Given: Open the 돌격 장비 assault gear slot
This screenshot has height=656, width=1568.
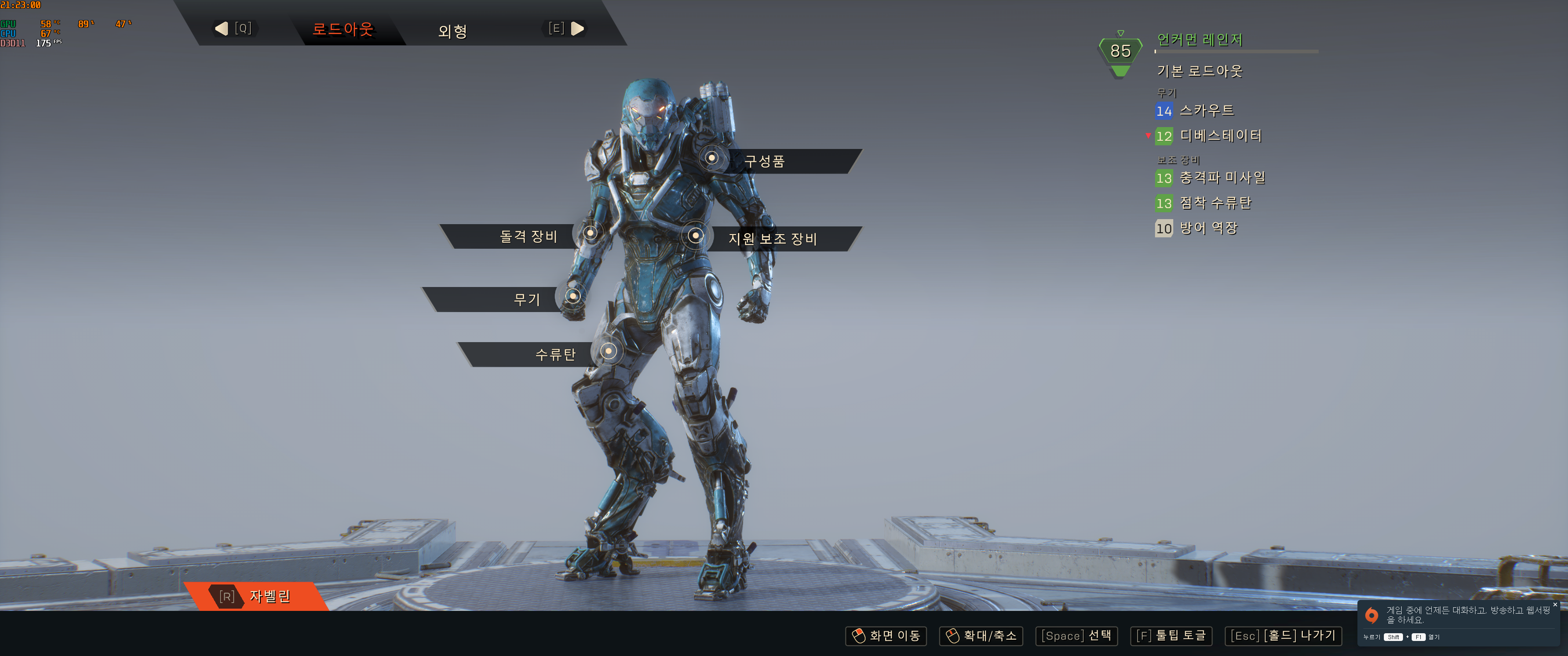Looking at the screenshot, I should pyautogui.click(x=528, y=236).
